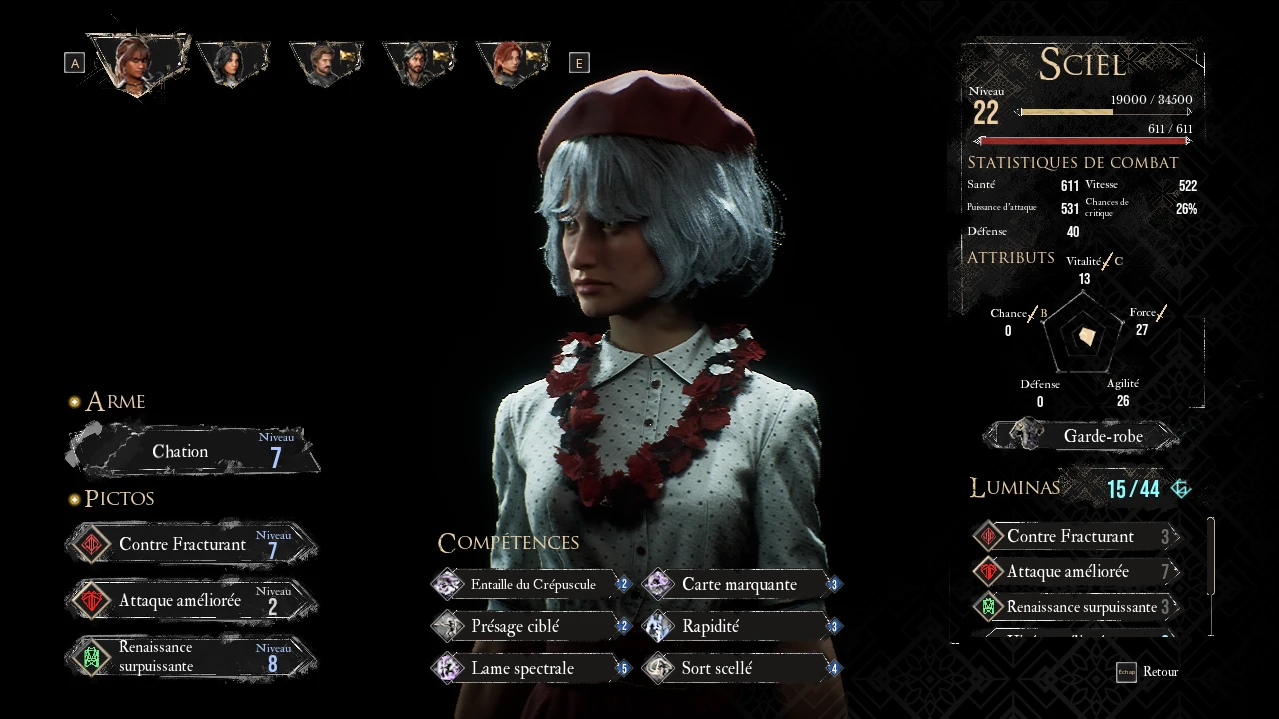Select Renaissance surpuissante in the Luminas list
Image resolution: width=1279 pixels, height=719 pixels.
point(1075,607)
